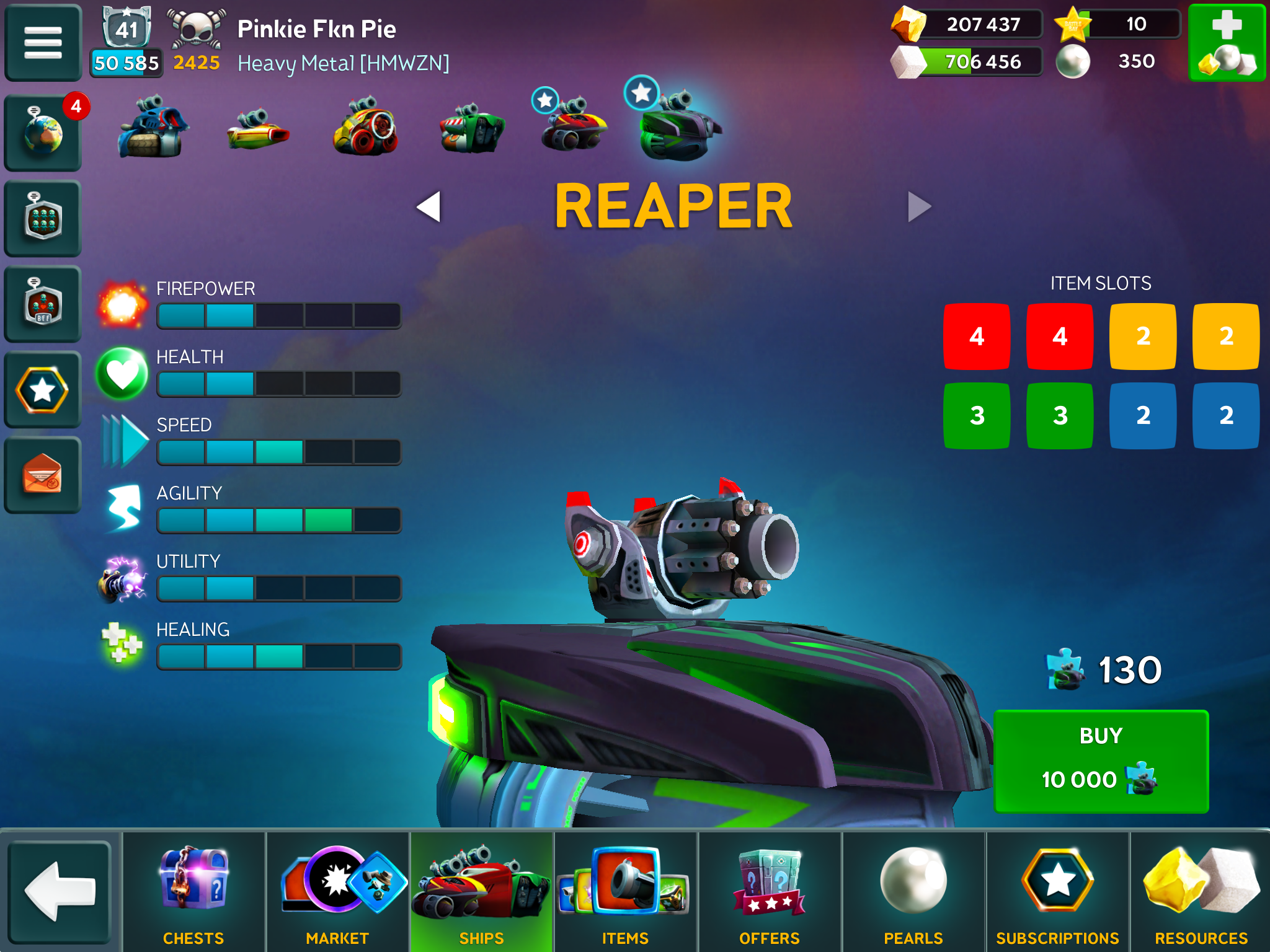The width and height of the screenshot is (1270, 952).
Task: Show the previous ship with left arrow
Action: coord(429,206)
